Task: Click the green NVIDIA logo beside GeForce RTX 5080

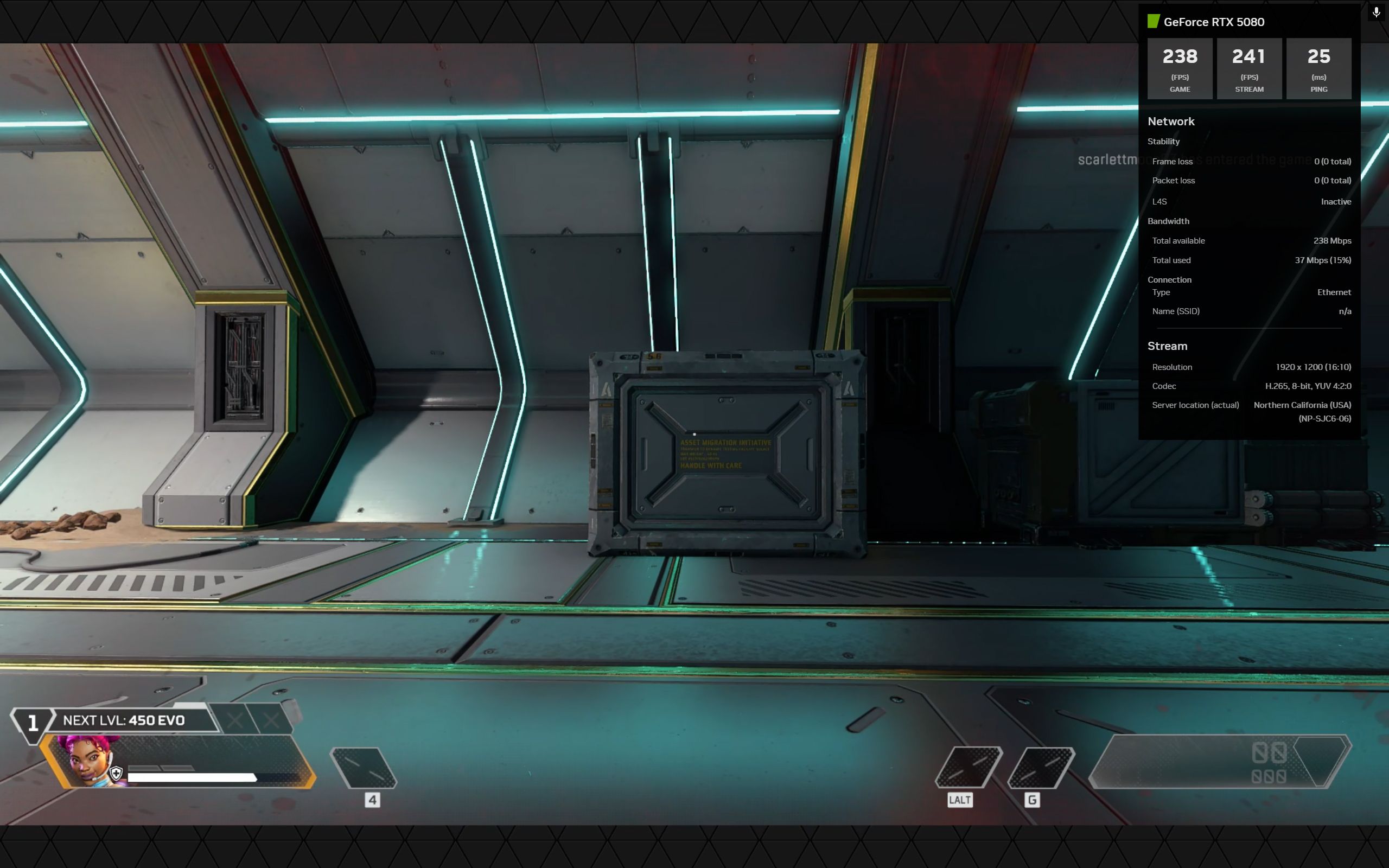Action: (1154, 22)
